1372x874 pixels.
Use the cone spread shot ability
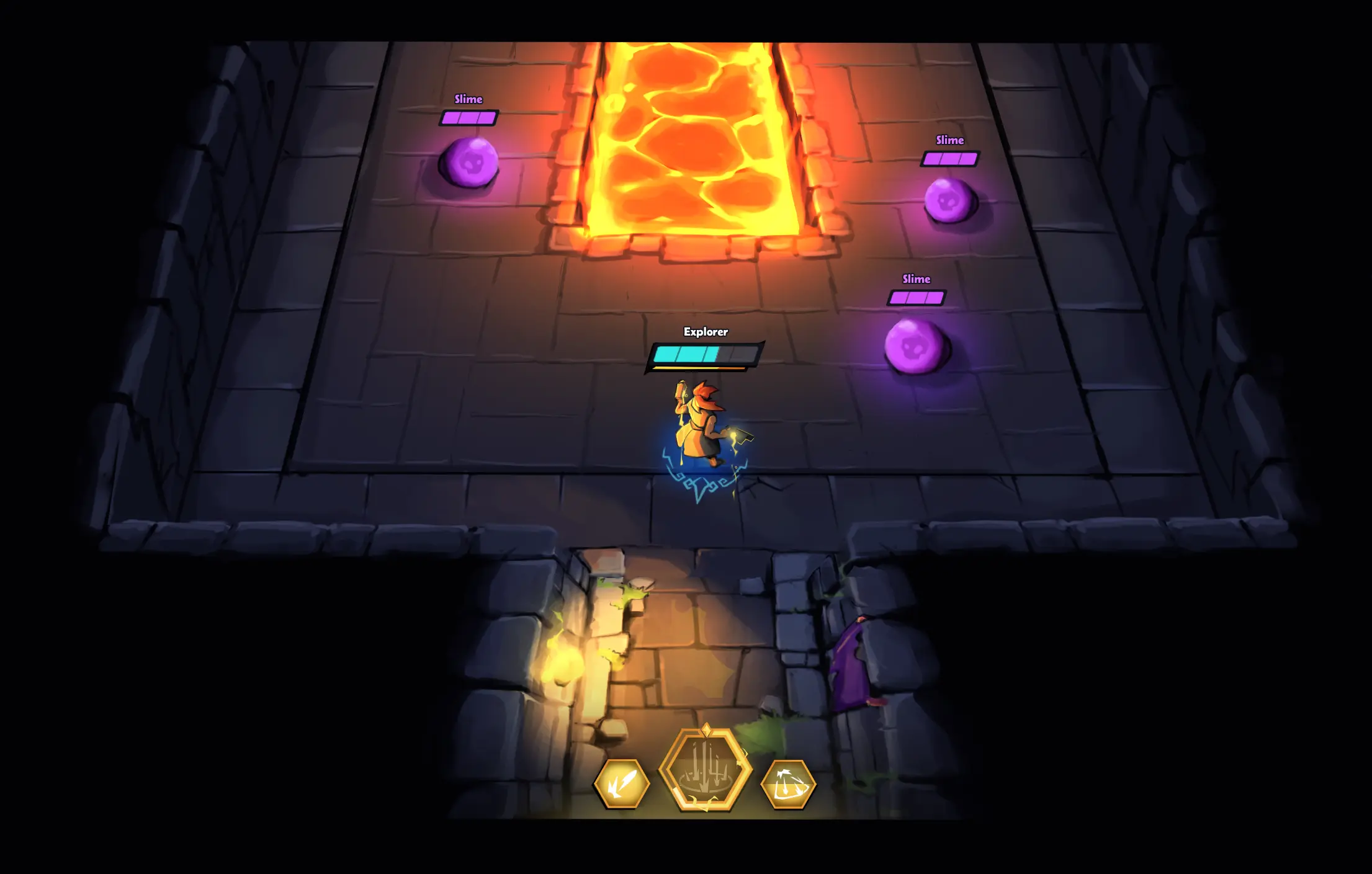tap(788, 785)
